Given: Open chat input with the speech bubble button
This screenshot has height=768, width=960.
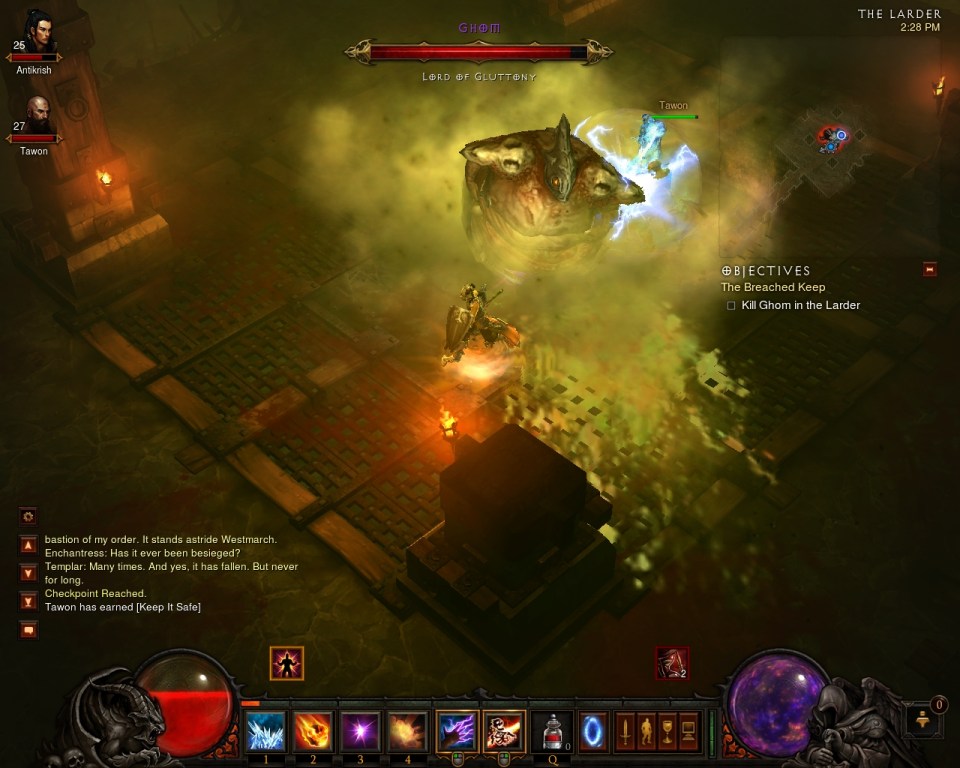Looking at the screenshot, I should [x=28, y=629].
